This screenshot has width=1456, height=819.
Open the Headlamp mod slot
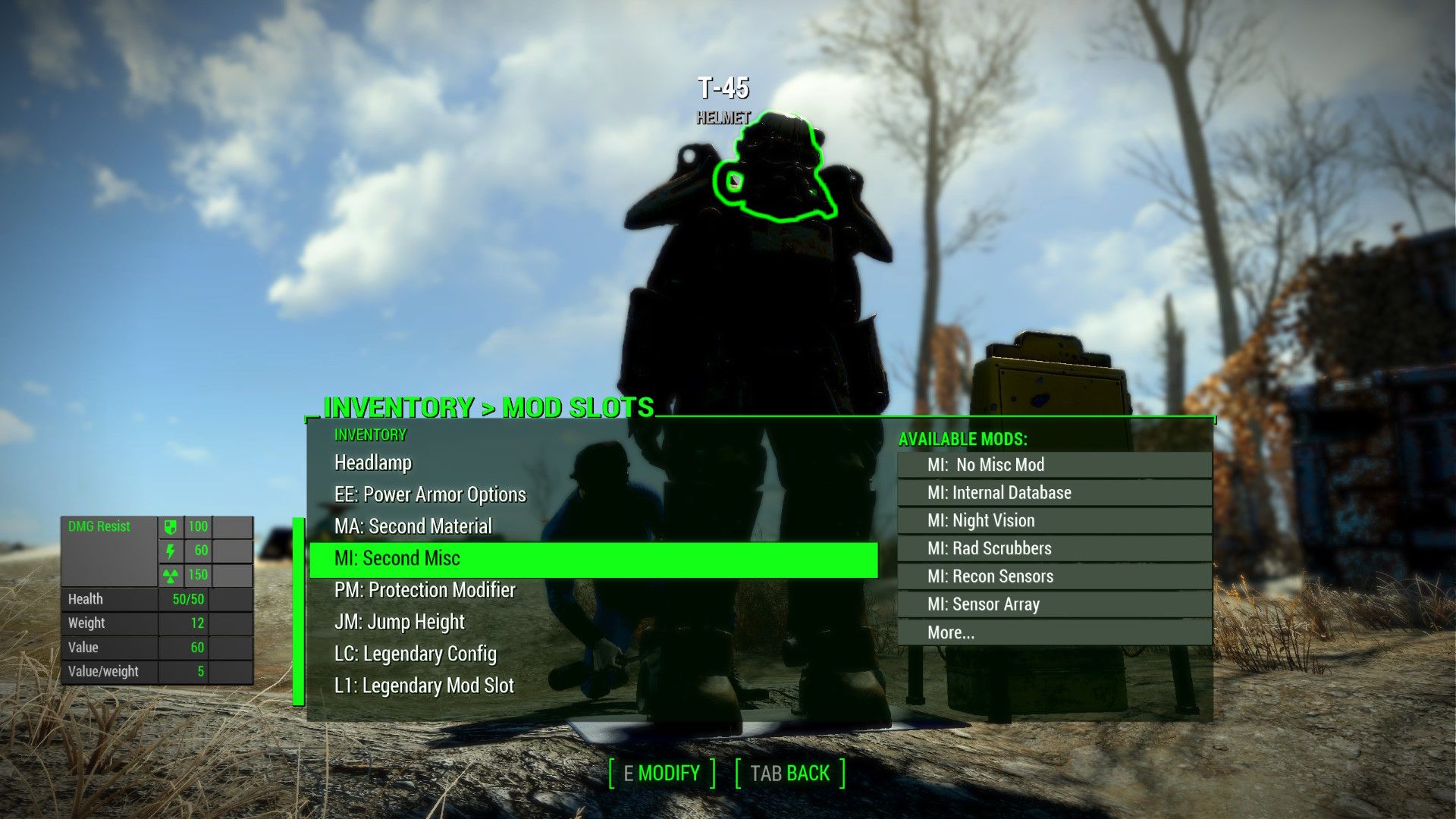coord(372,463)
